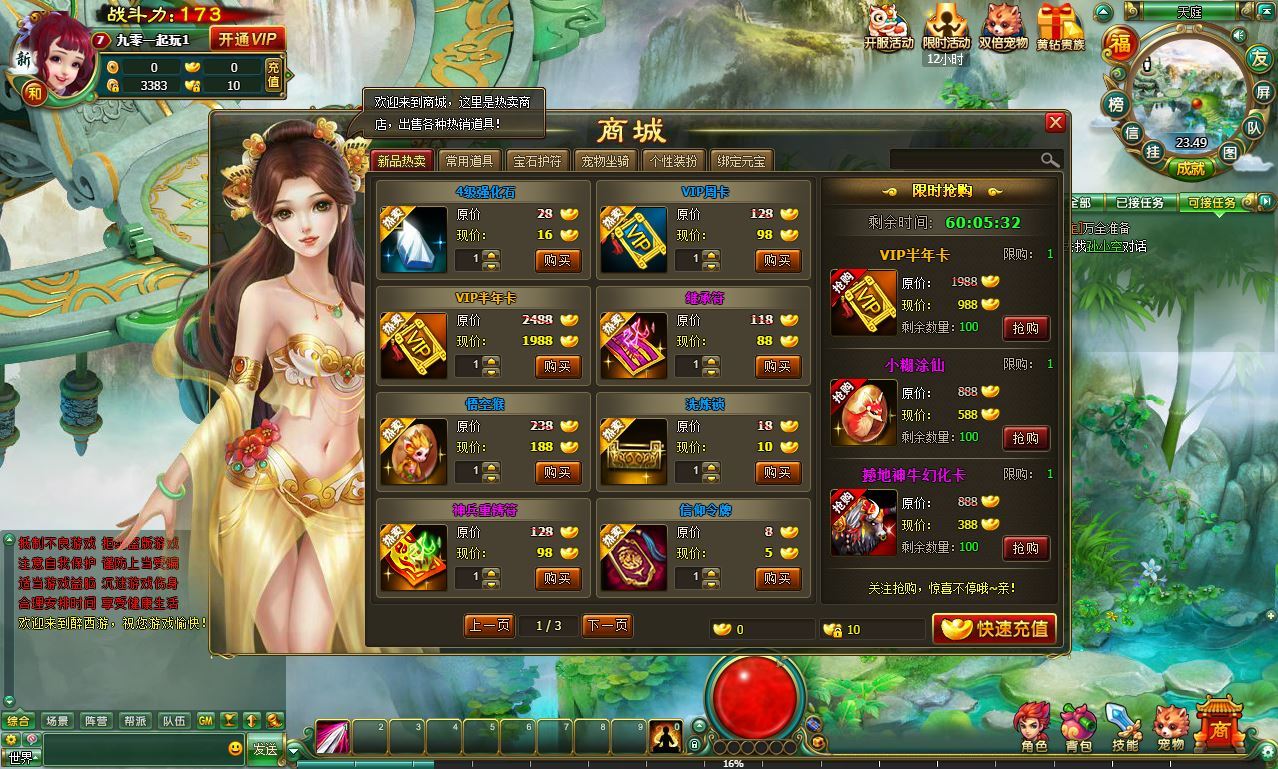Switch to the 常用道具 shop tab
The height and width of the screenshot is (769, 1278).
coord(469,161)
